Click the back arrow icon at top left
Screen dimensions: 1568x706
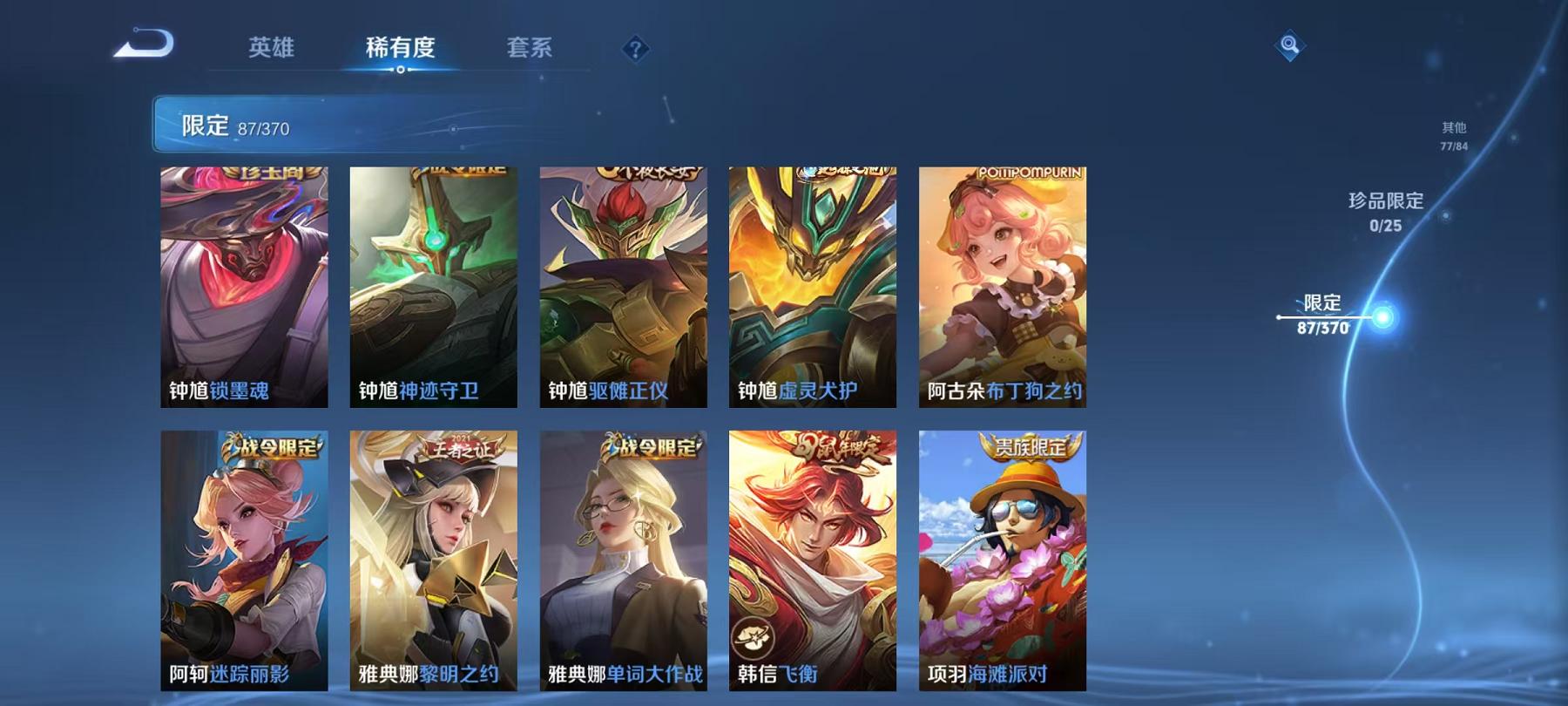click(x=145, y=41)
